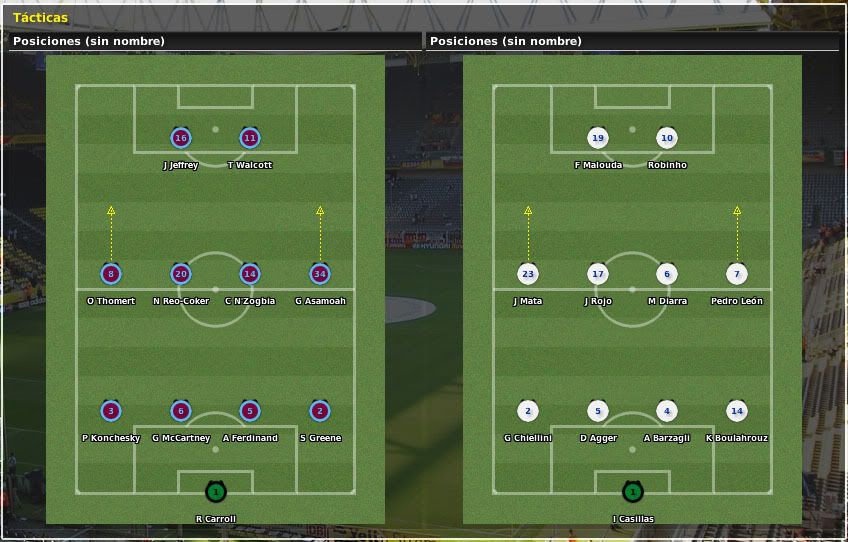Select goalkeeper I Casillas's marker
This screenshot has height=542, width=848.
coord(632,492)
